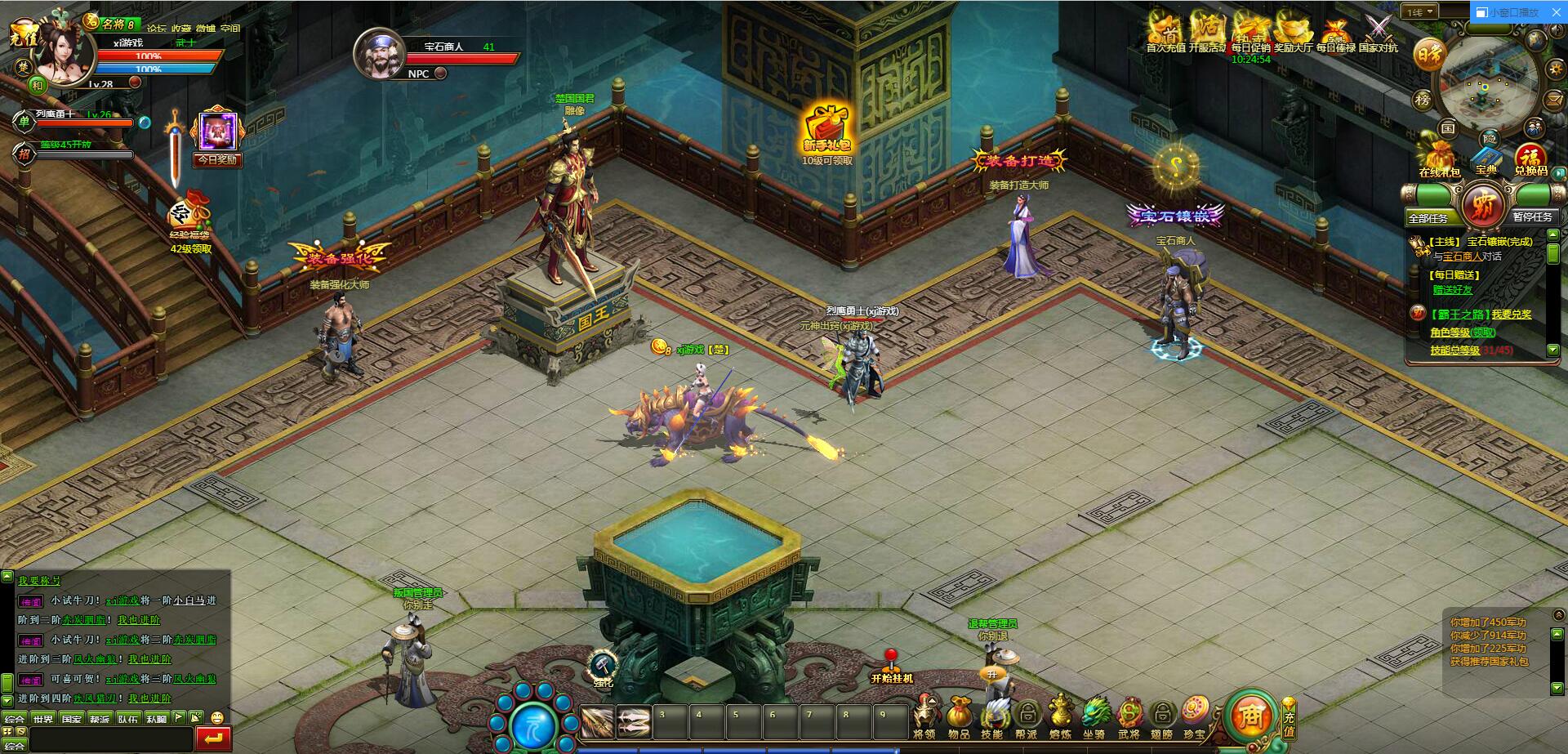The width and height of the screenshot is (1568, 754).
Task: Switch chat to the 世界 channel
Action: pos(43,720)
